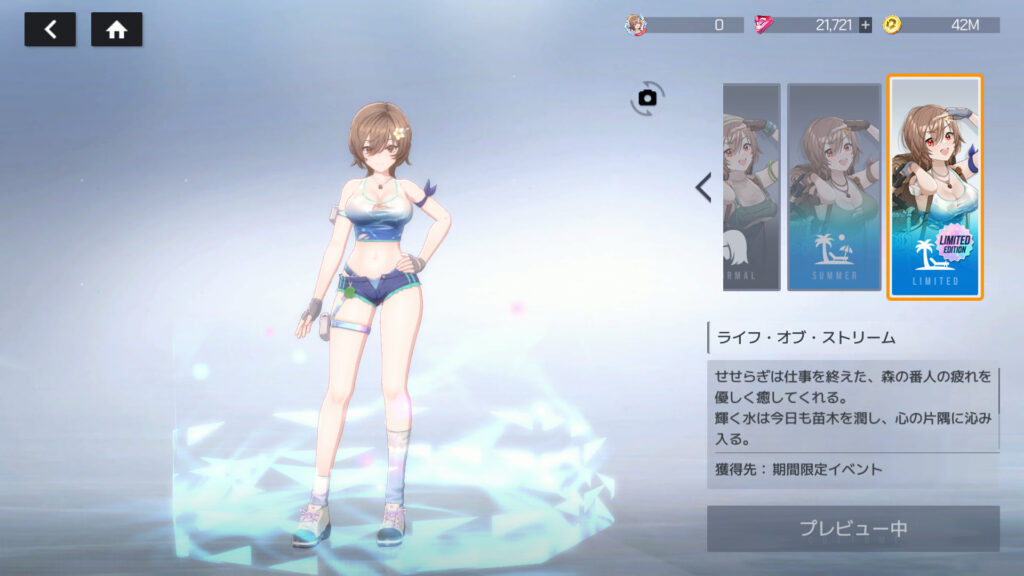Toggle the camera view icon
This screenshot has height=576, width=1024.
(647, 98)
